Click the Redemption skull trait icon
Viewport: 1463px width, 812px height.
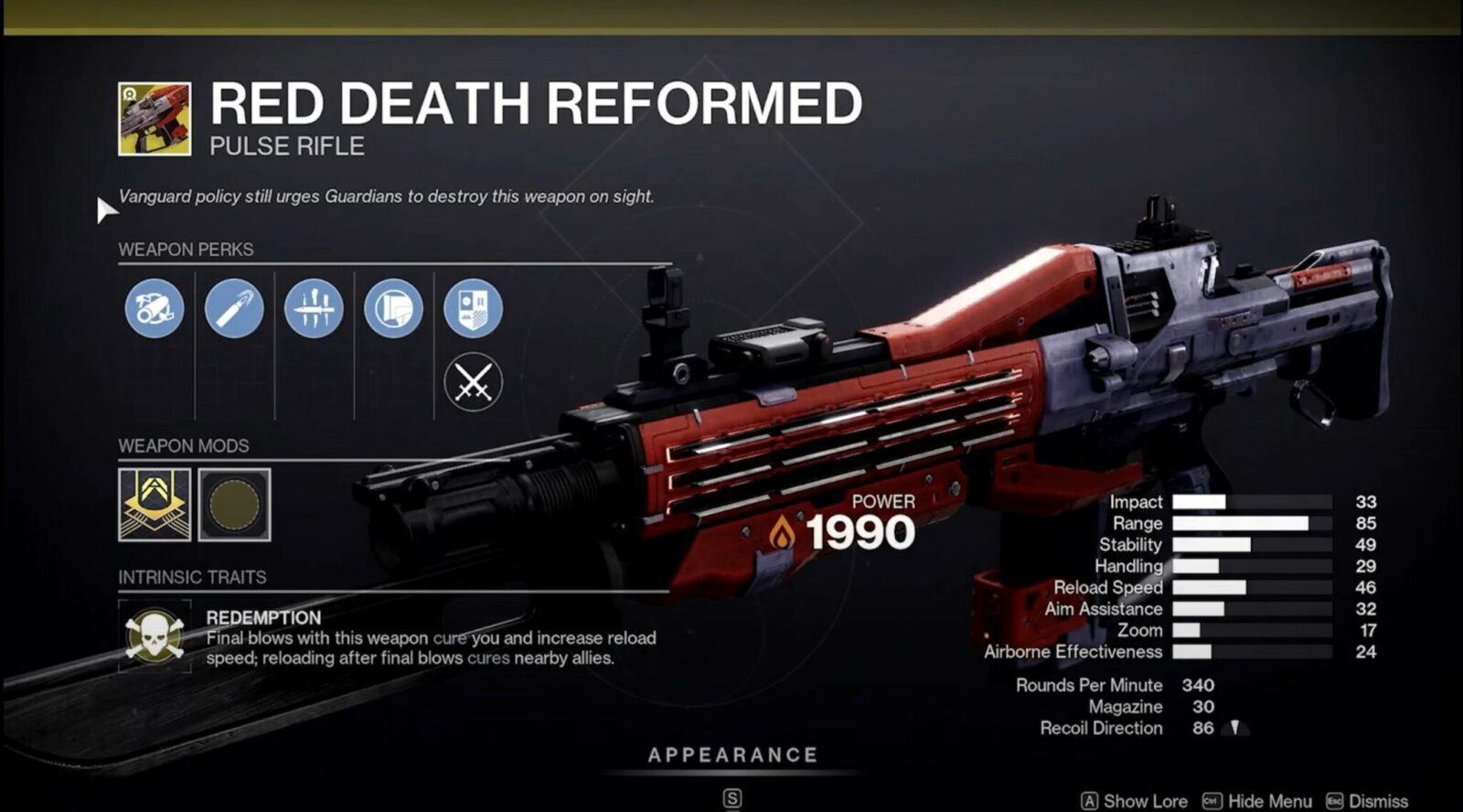click(155, 635)
